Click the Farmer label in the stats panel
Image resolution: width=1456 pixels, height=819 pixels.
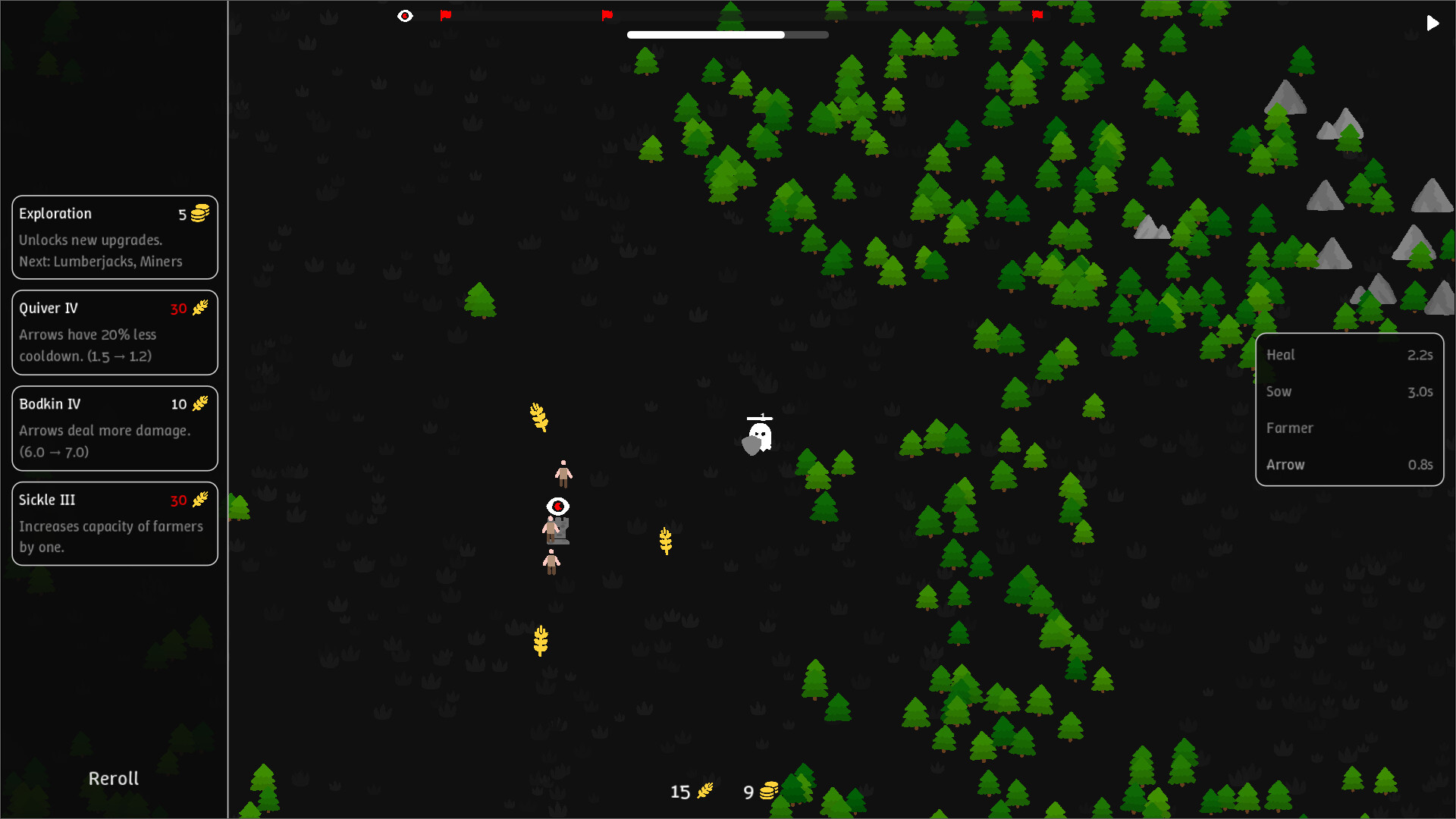tap(1290, 428)
